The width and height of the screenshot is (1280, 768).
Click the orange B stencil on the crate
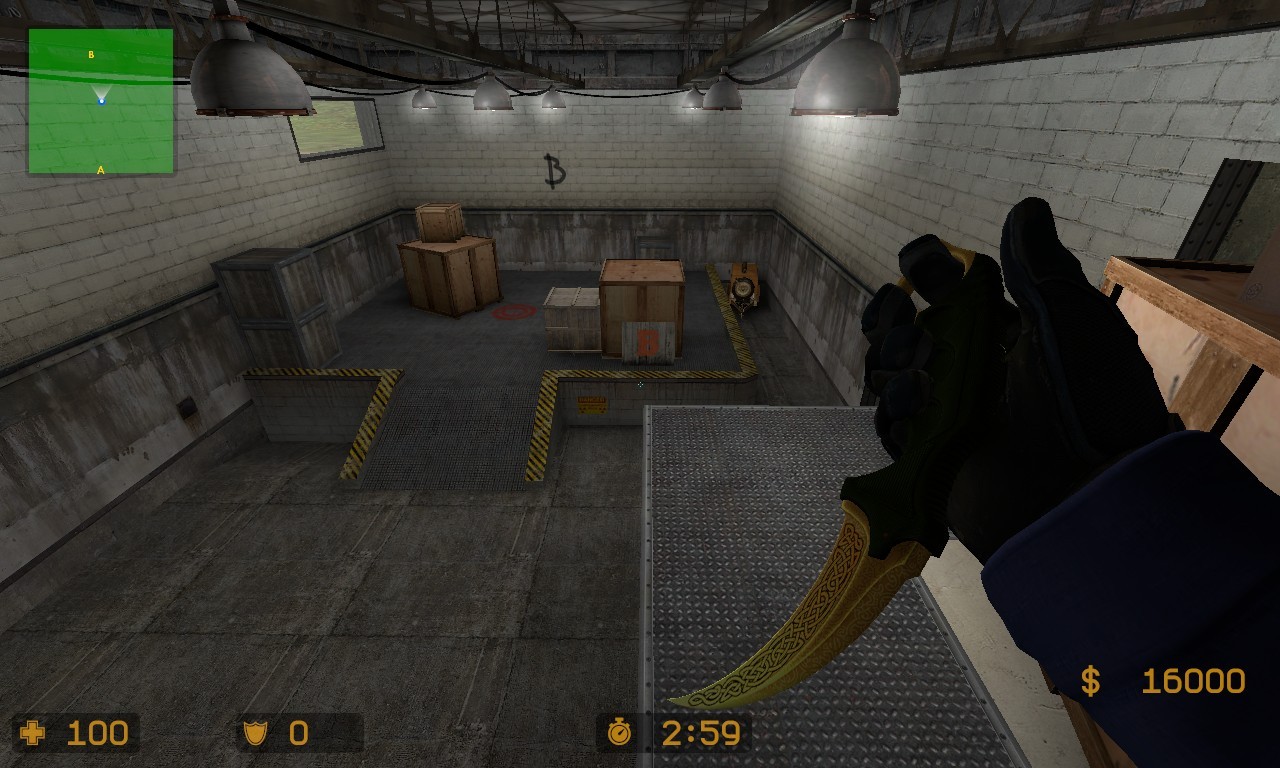point(647,340)
